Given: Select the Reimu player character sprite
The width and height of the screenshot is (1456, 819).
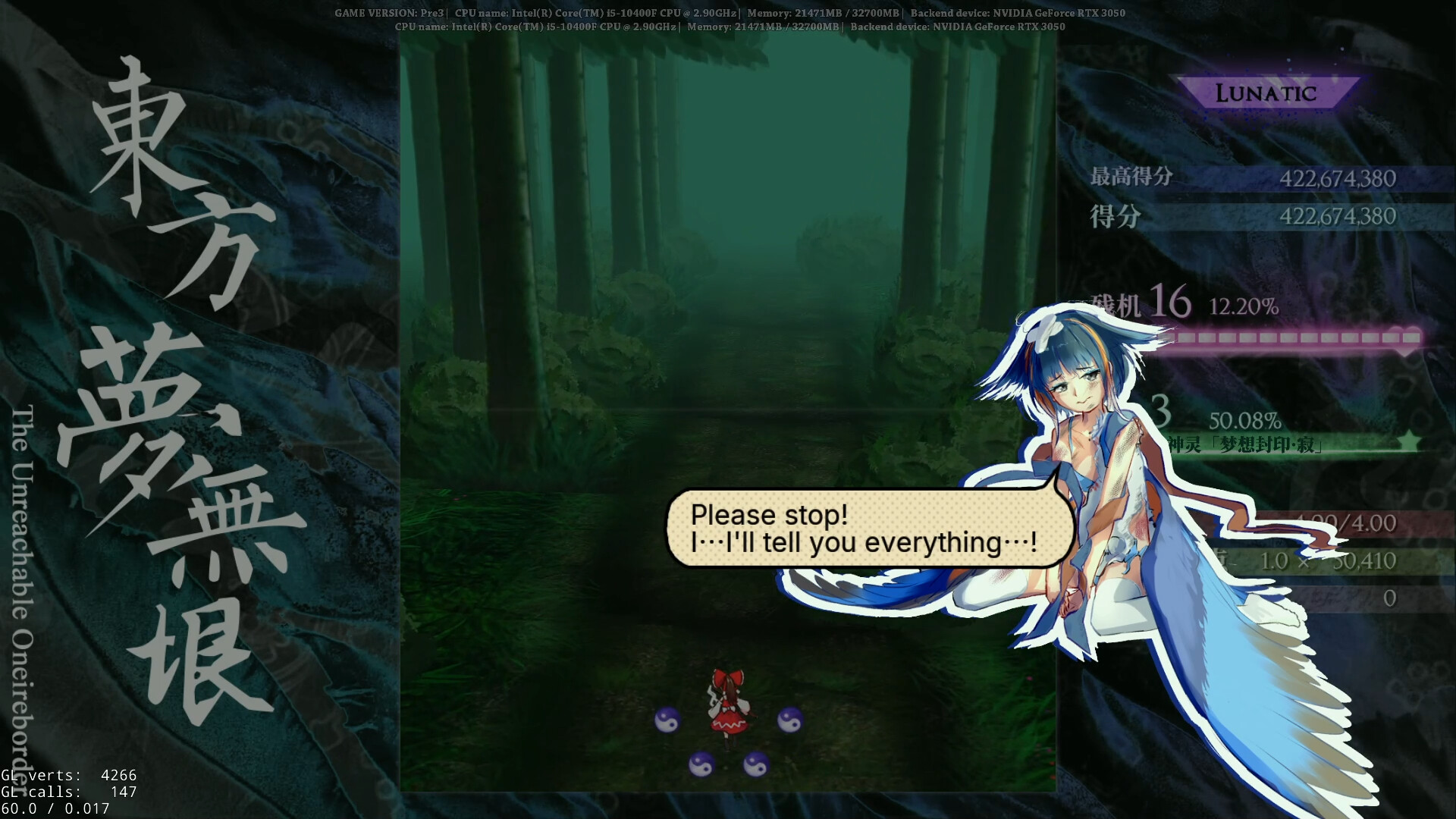Looking at the screenshot, I should pos(729,705).
